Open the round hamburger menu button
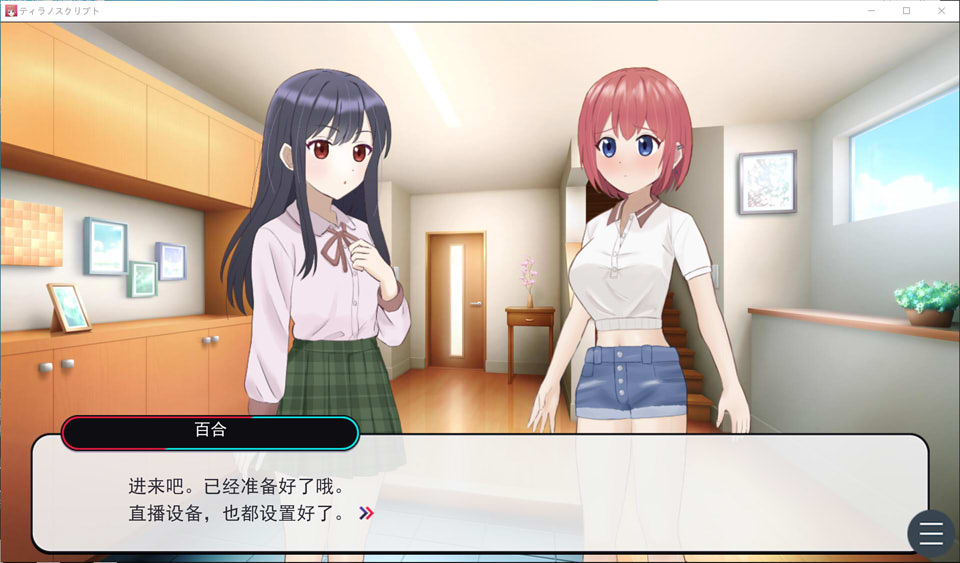 [x=930, y=534]
